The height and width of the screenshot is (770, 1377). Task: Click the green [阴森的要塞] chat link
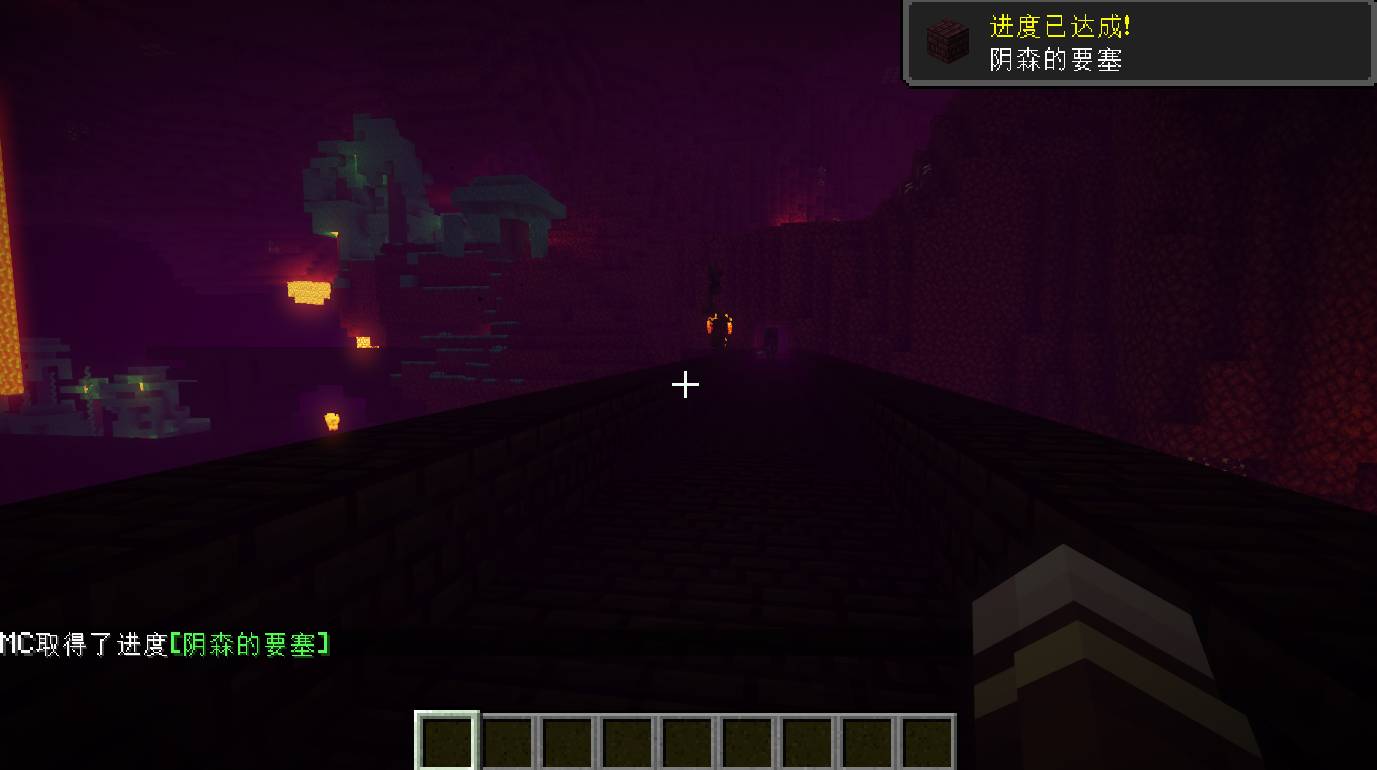pos(249,645)
